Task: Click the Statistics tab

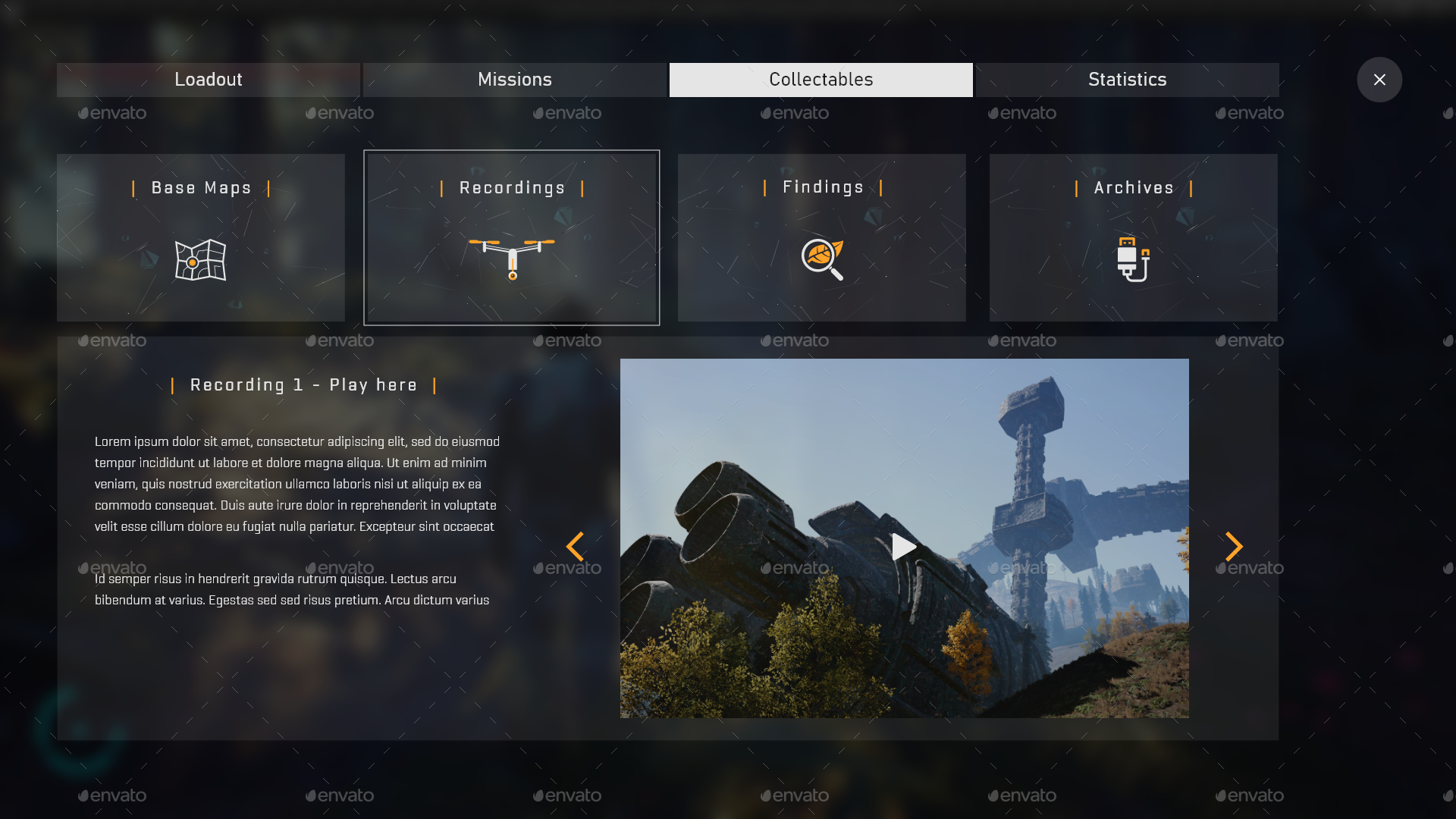Action: tap(1128, 79)
